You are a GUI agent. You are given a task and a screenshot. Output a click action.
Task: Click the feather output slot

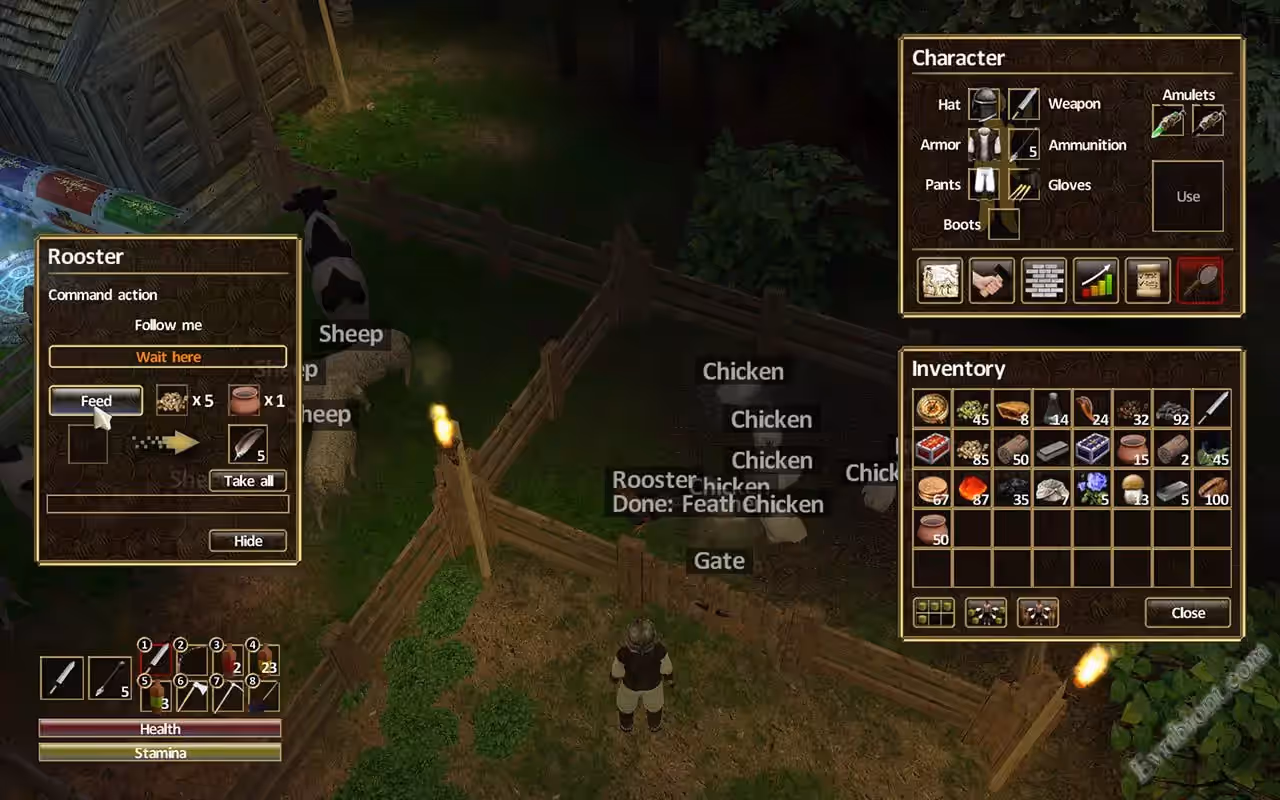point(247,443)
